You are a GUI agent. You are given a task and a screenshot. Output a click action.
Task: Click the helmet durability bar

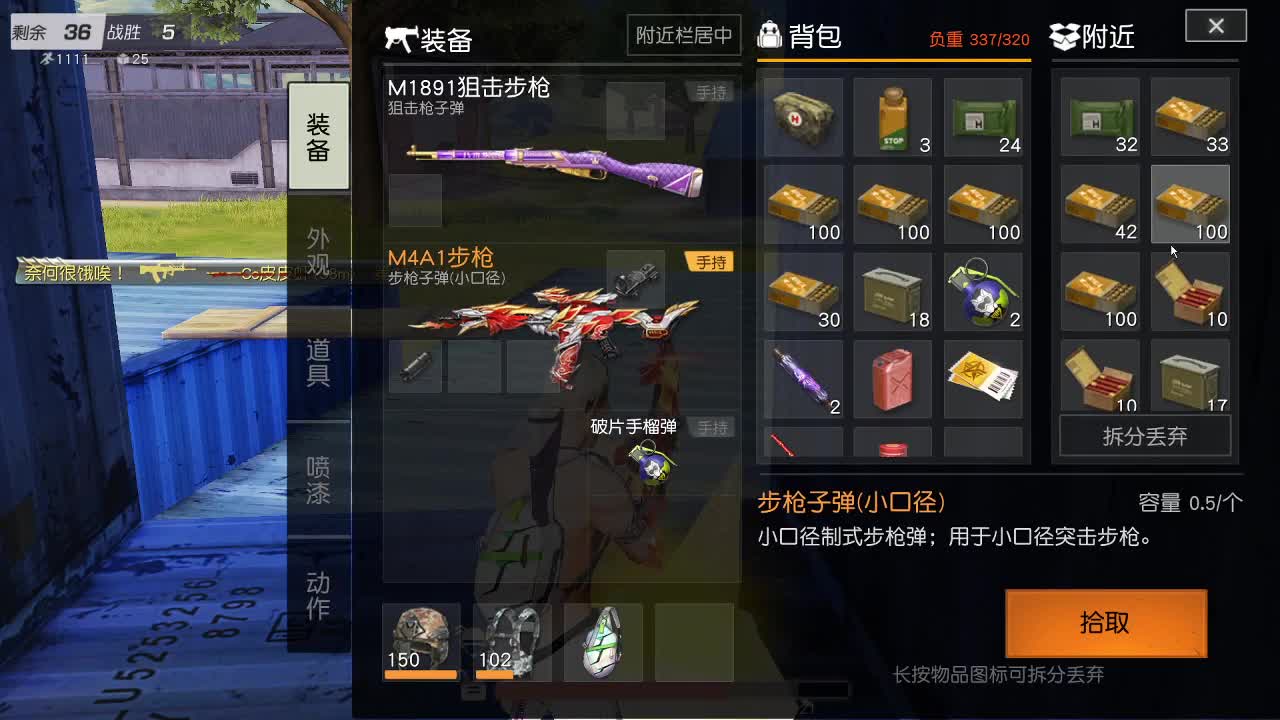click(x=420, y=673)
